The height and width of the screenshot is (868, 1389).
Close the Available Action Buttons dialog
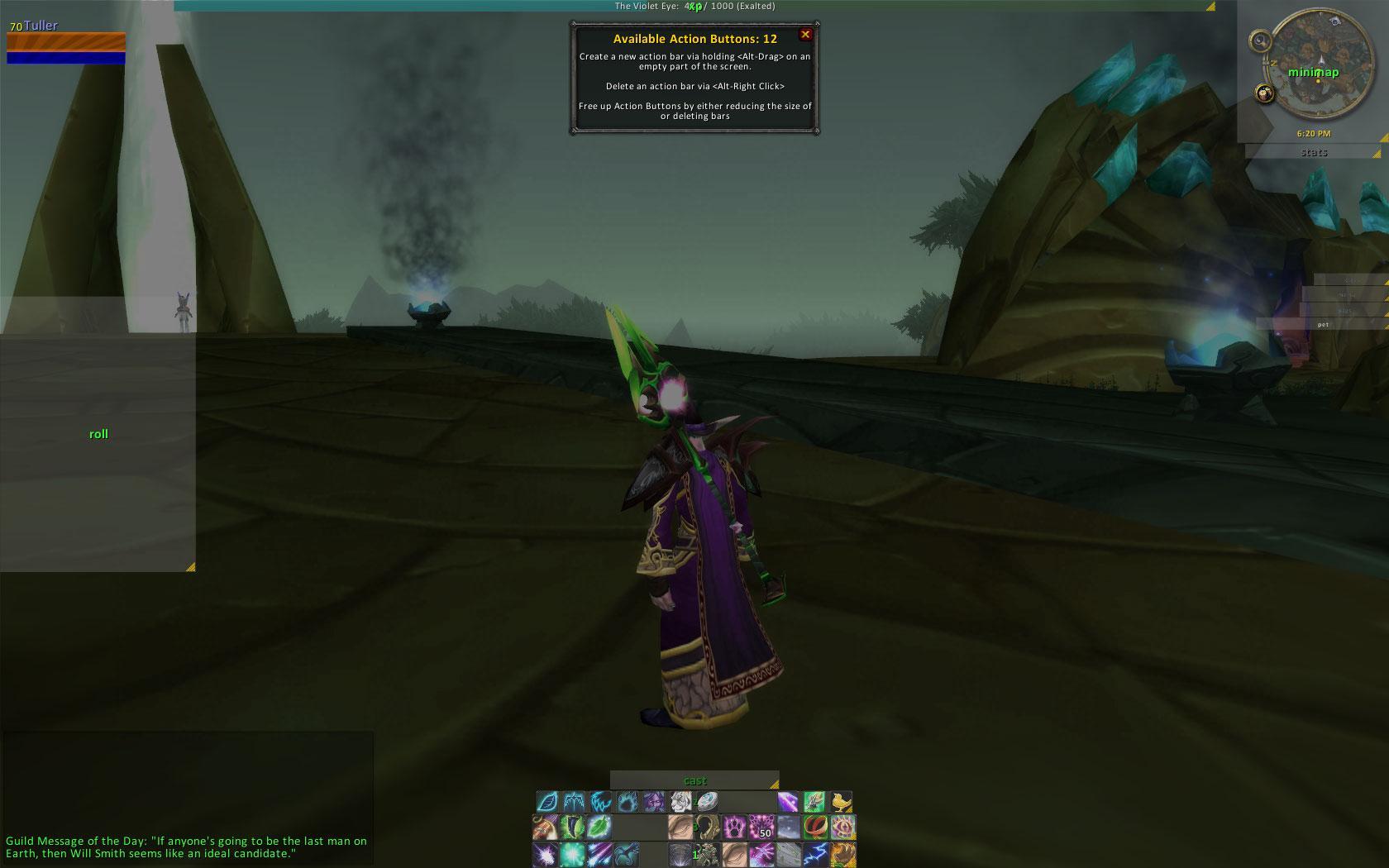(x=805, y=35)
